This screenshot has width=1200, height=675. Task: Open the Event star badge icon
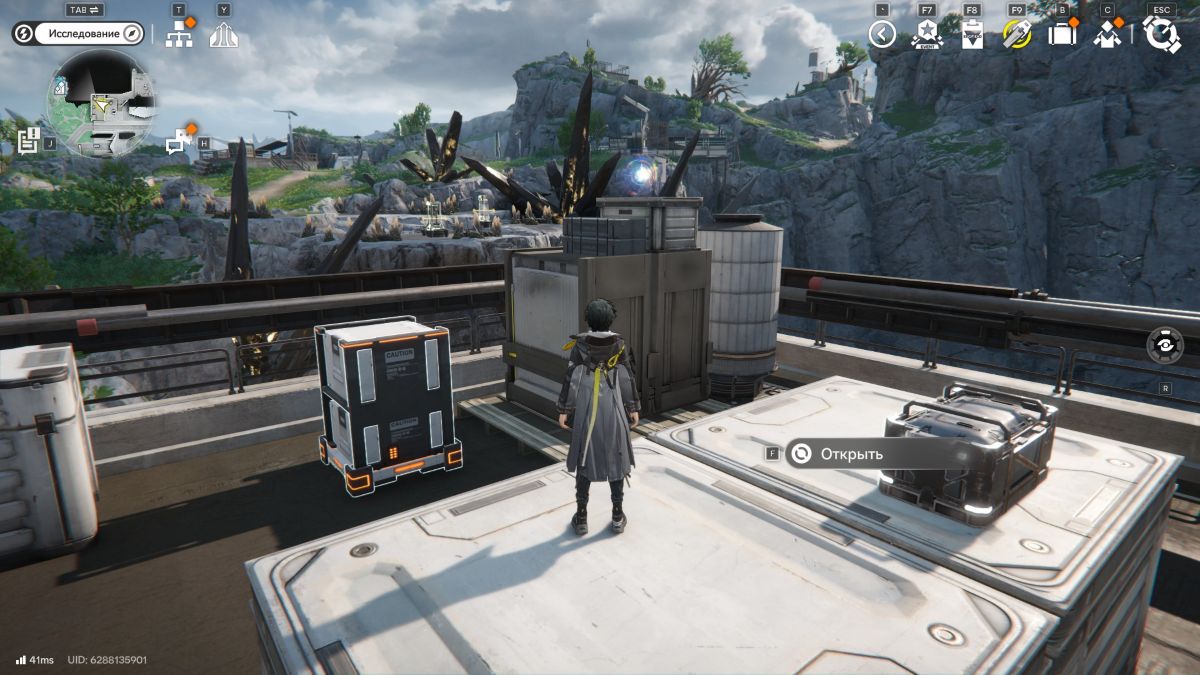927,34
